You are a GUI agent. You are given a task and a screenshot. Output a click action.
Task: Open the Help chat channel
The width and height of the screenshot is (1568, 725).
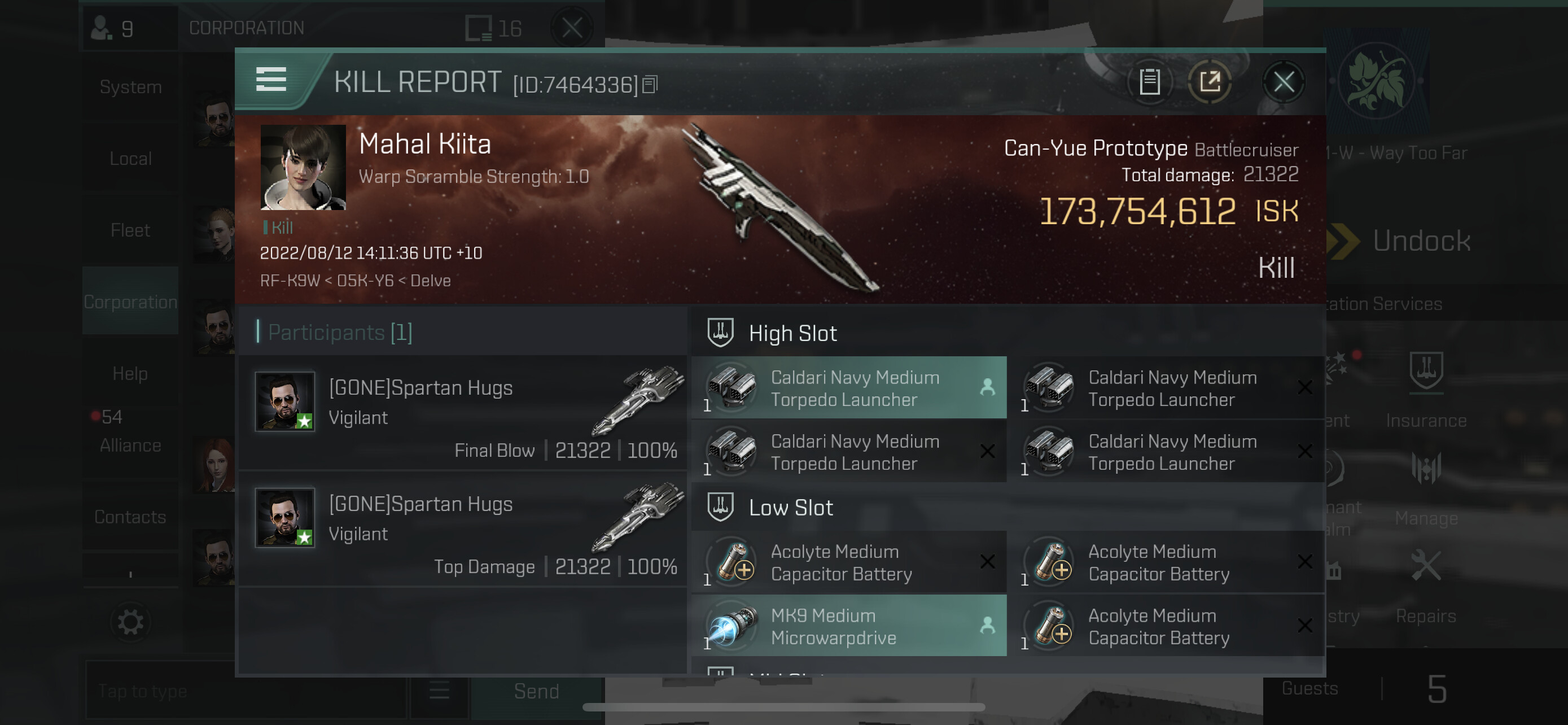(130, 374)
